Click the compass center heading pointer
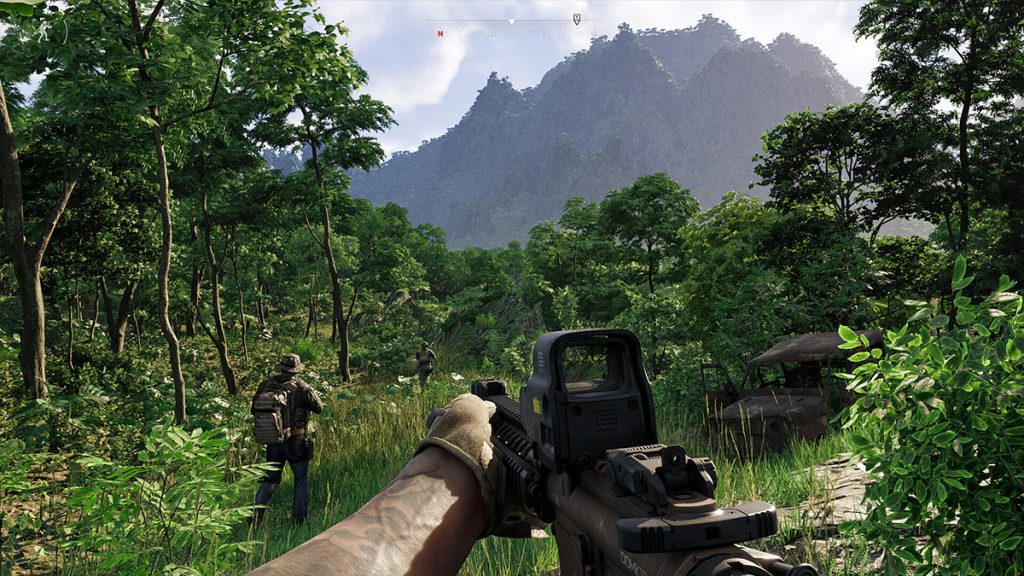 point(511,20)
